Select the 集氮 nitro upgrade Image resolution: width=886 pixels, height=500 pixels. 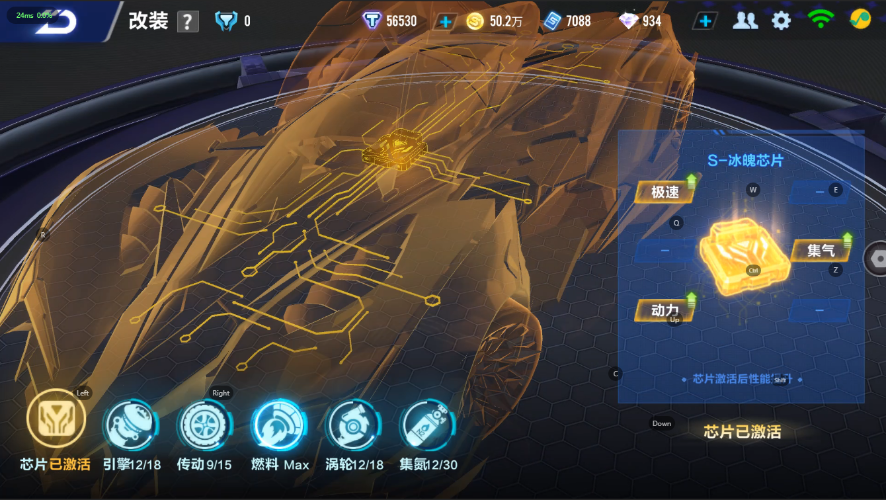pyautogui.click(x=426, y=423)
